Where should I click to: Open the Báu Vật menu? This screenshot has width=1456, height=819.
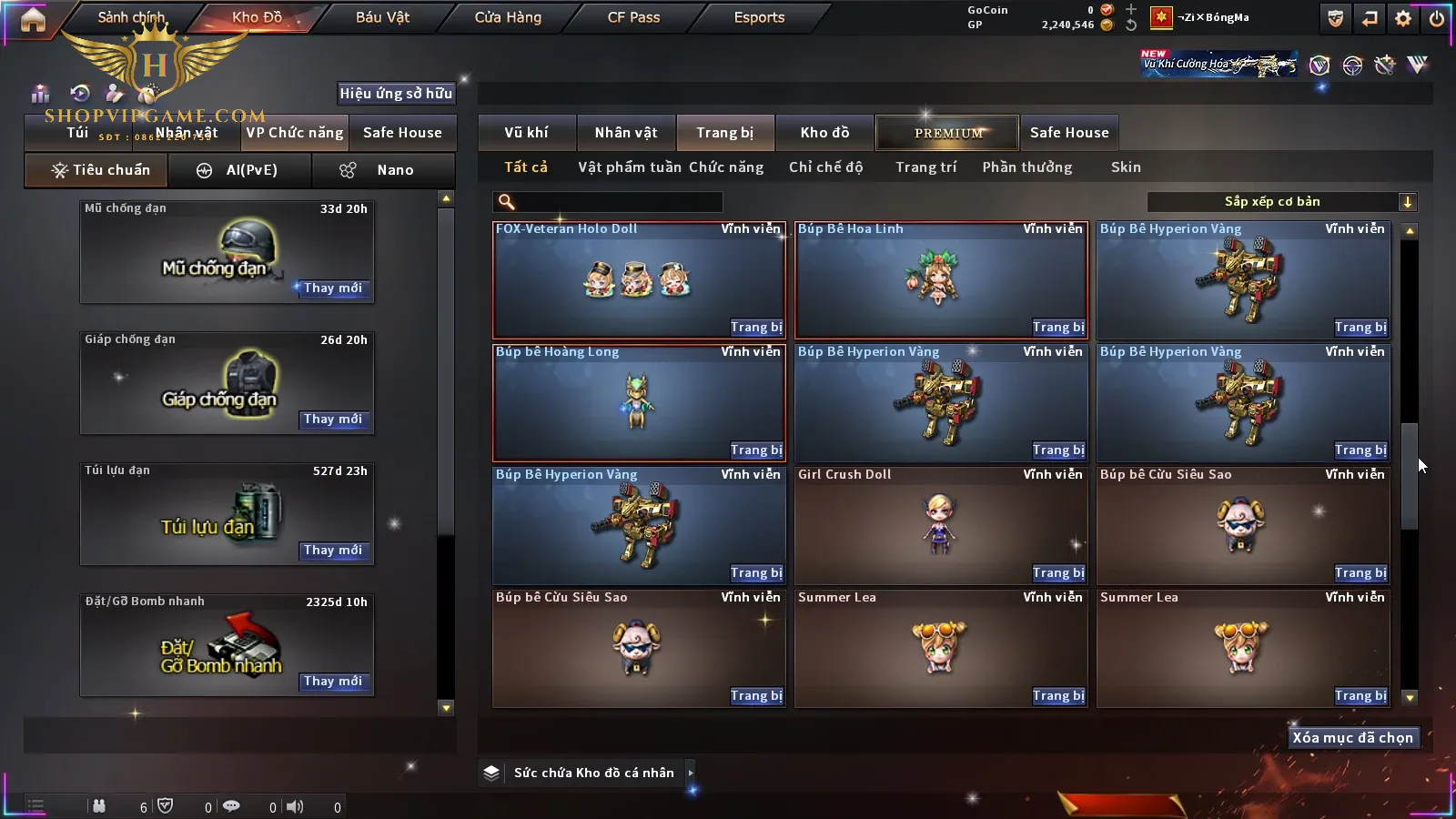pyautogui.click(x=382, y=17)
